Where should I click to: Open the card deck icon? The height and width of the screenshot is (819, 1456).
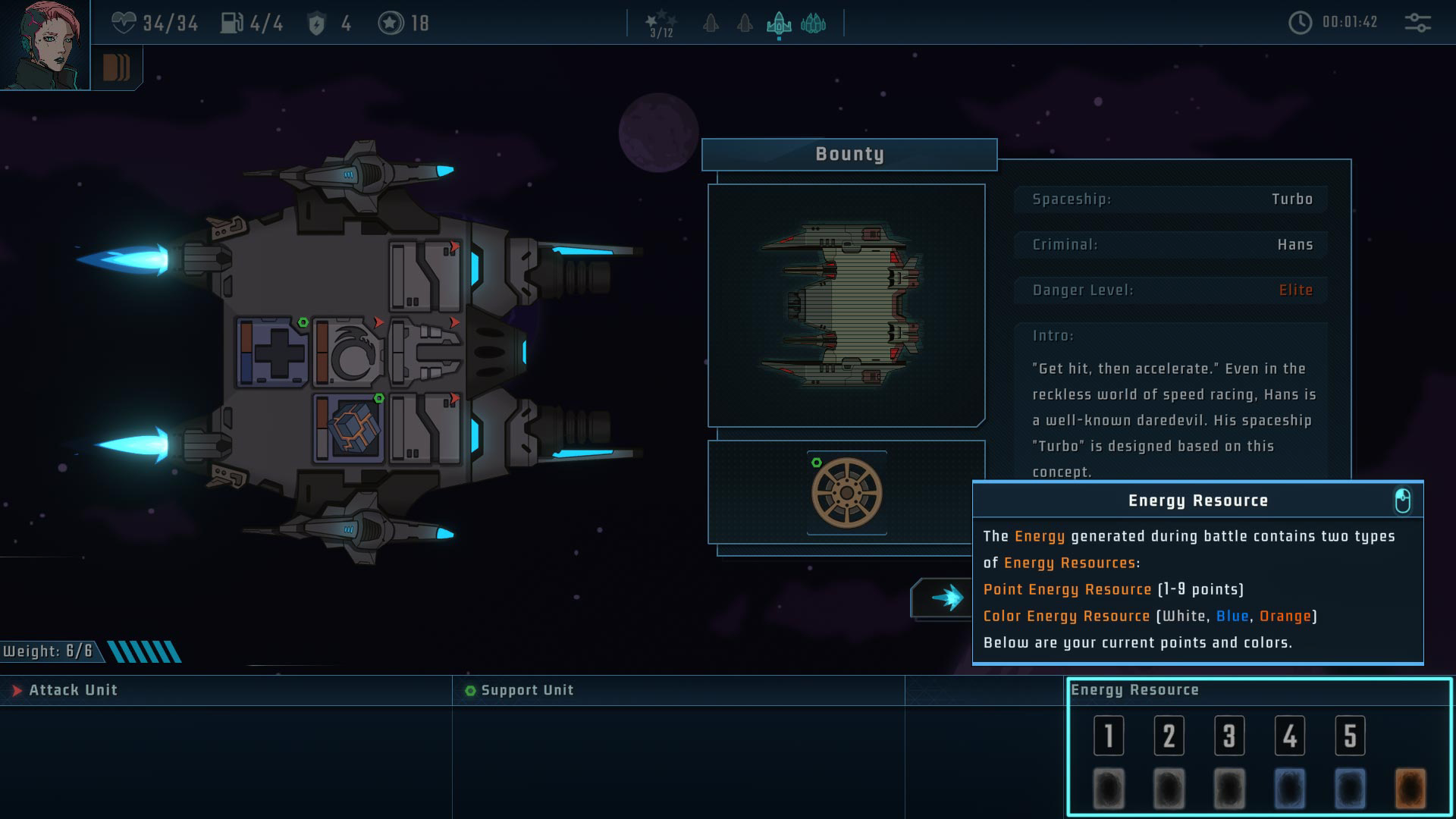coord(116,67)
